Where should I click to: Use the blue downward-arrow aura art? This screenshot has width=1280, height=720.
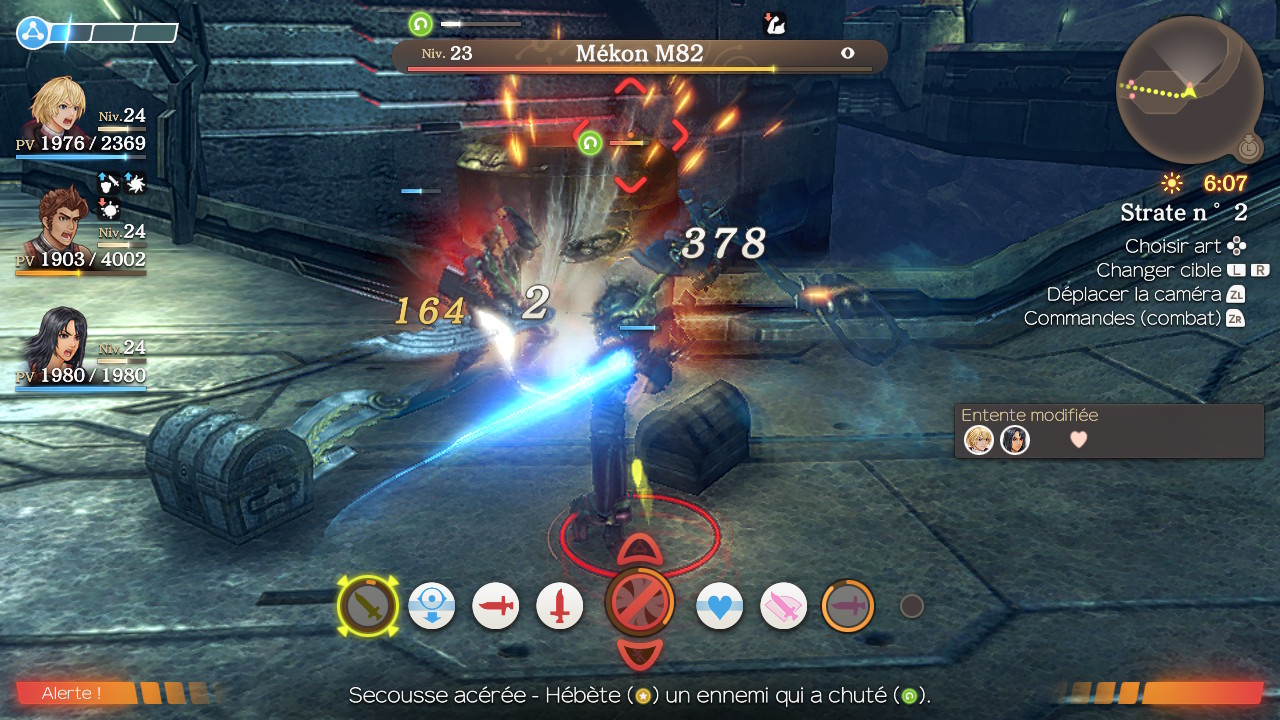tap(432, 606)
